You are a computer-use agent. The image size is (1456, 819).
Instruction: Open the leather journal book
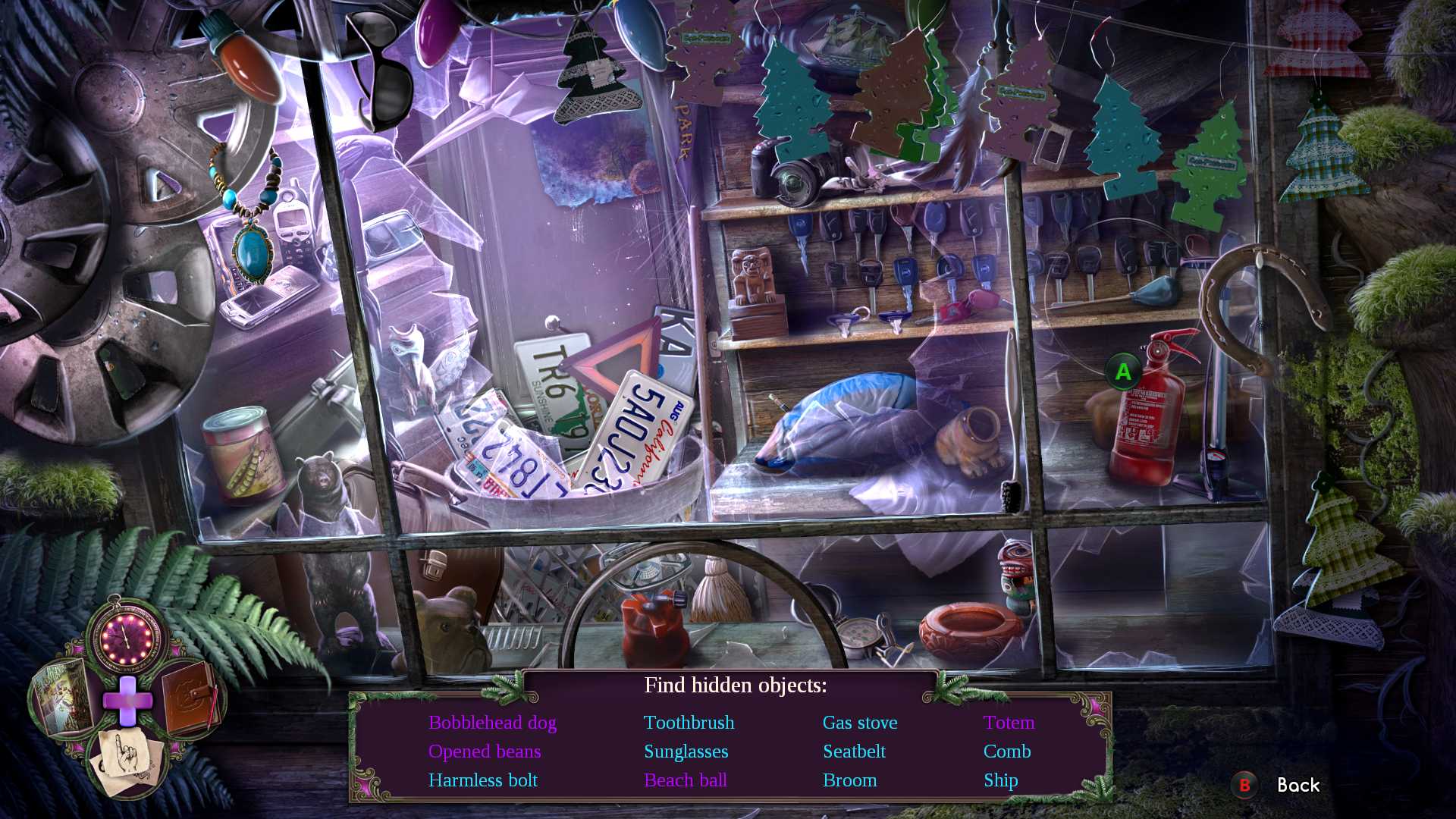click(190, 696)
